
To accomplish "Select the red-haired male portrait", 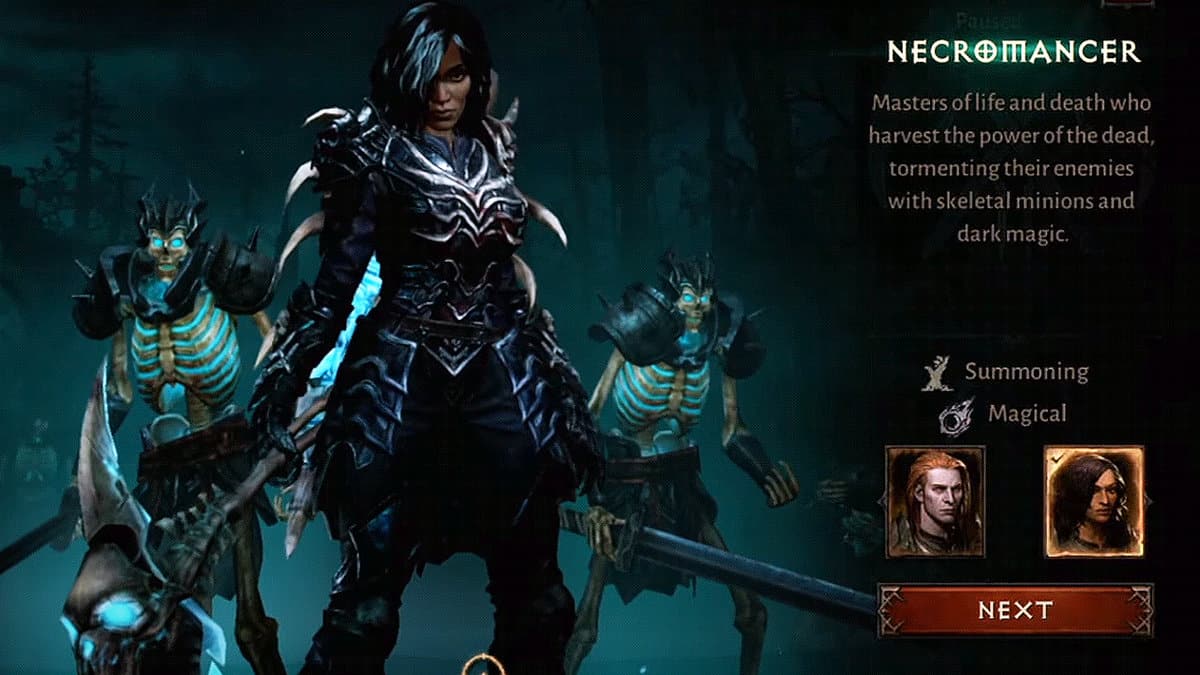I will pyautogui.click(x=935, y=502).
